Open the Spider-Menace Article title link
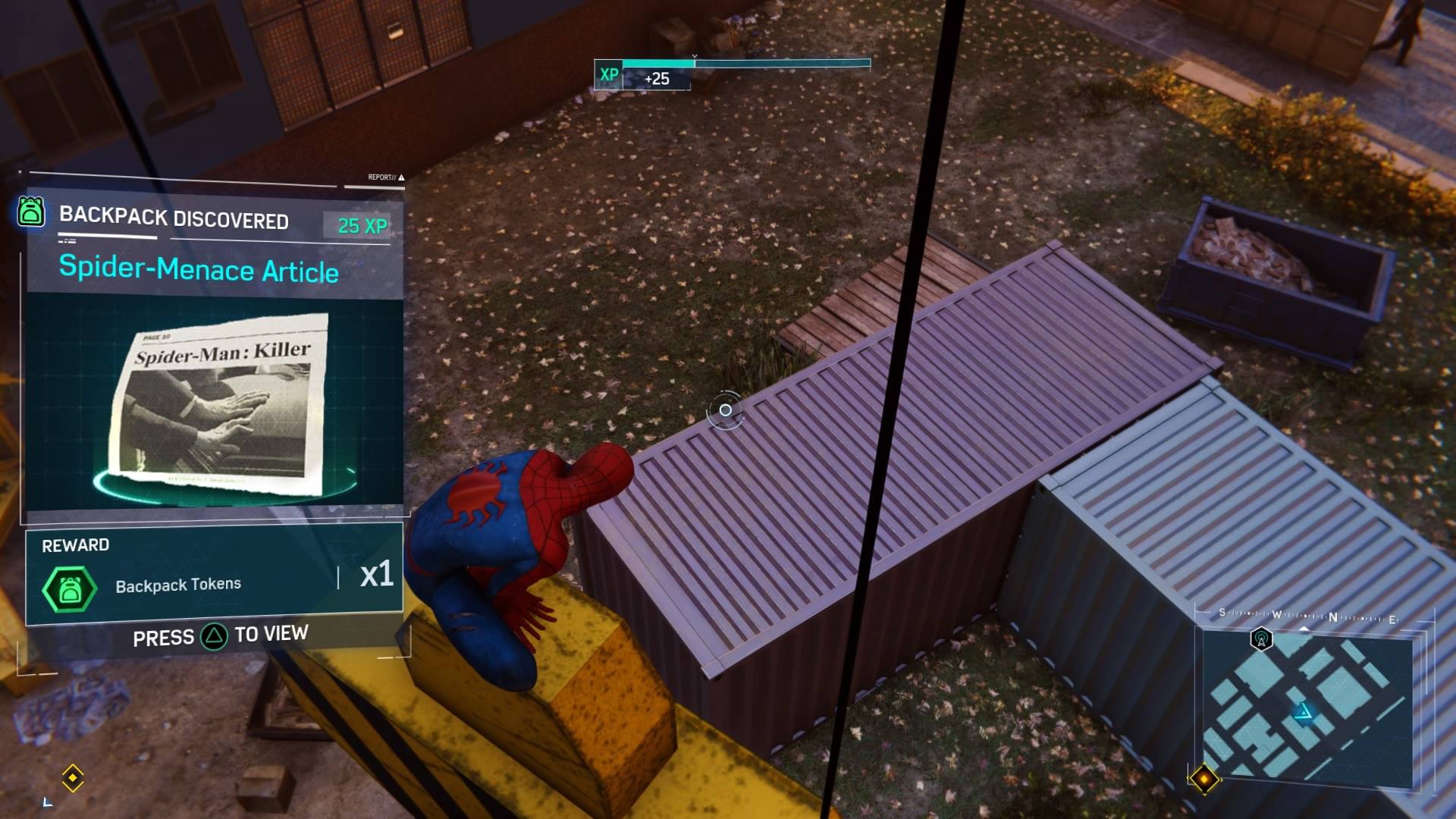This screenshot has height=819, width=1456. [199, 271]
